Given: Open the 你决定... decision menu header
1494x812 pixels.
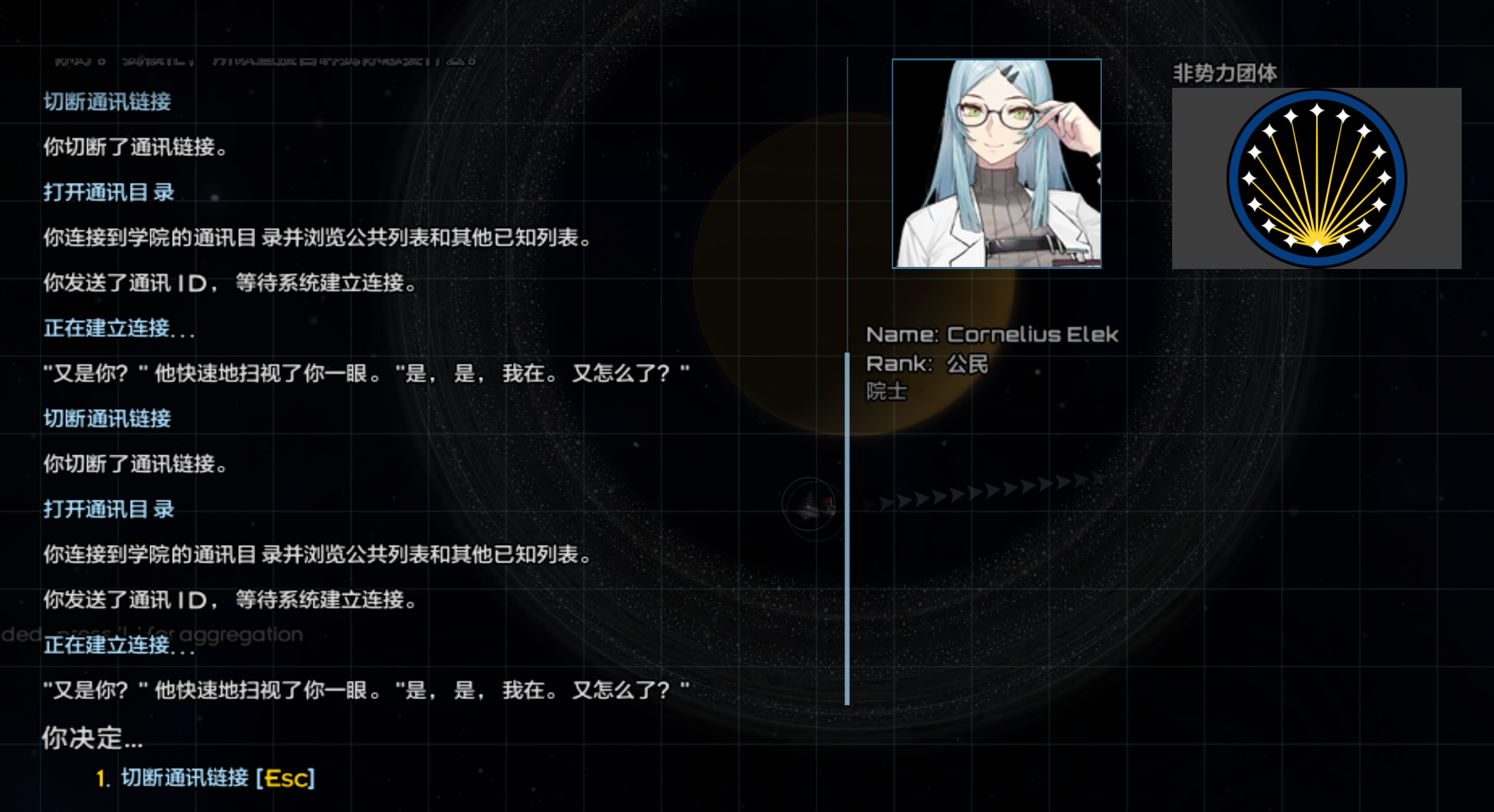Looking at the screenshot, I should point(91,738).
